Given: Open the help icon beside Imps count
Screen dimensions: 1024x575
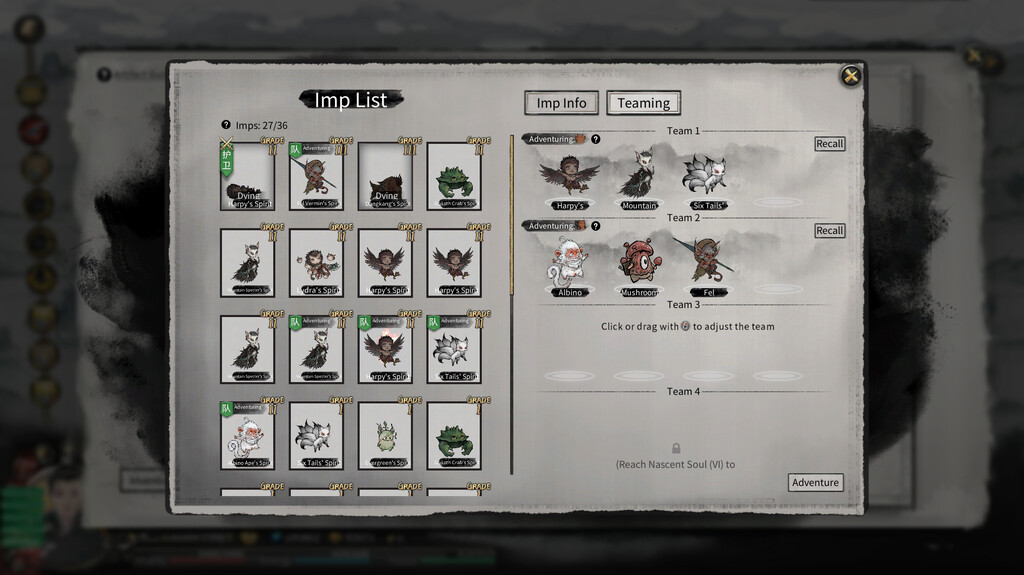Looking at the screenshot, I should [x=226, y=125].
